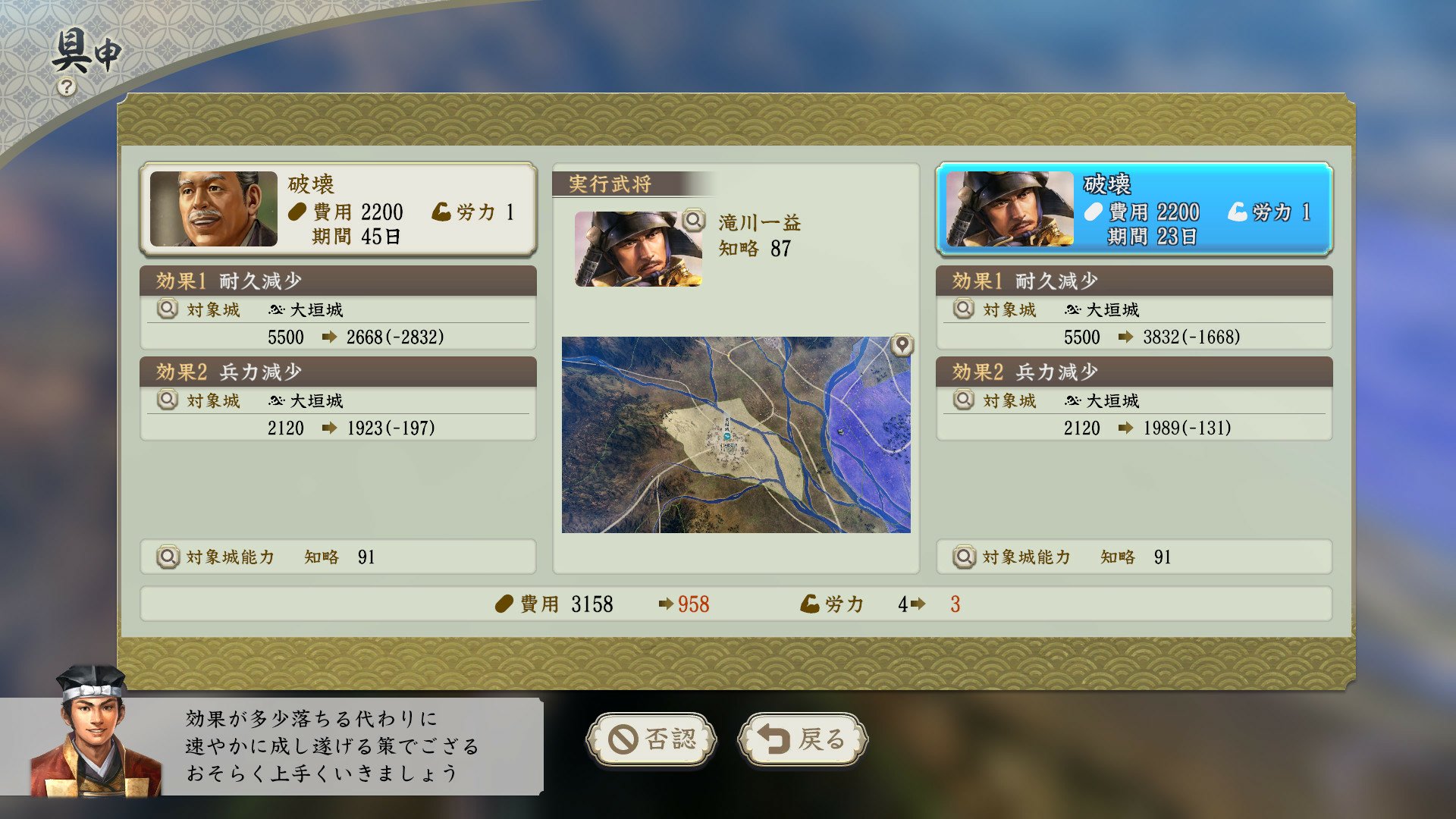
Task: Click the 対象城能力 magnifier in left panel
Action: tap(167, 557)
